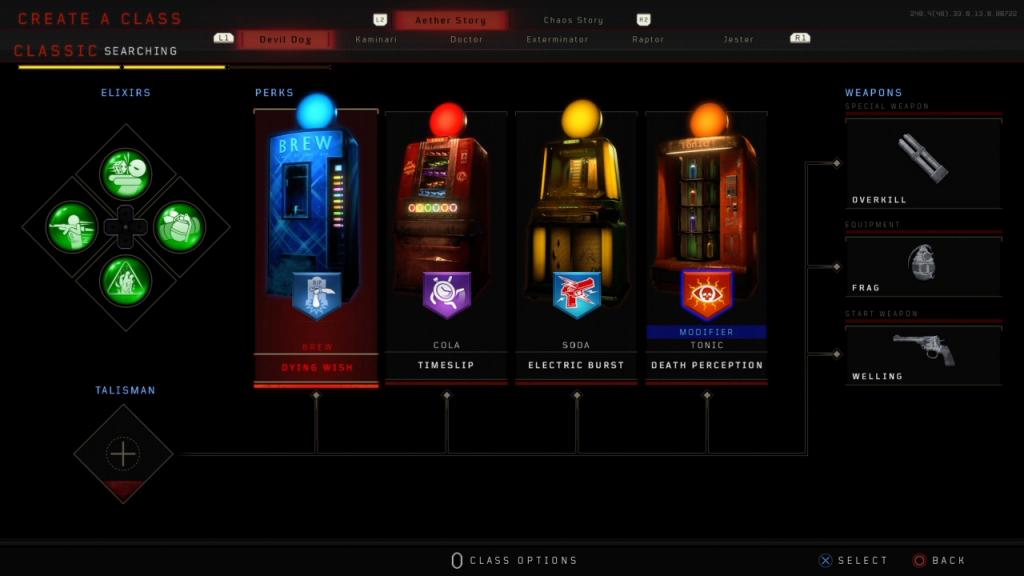Open the Welling start weapon slot
The width and height of the screenshot is (1024, 576).
(x=923, y=354)
